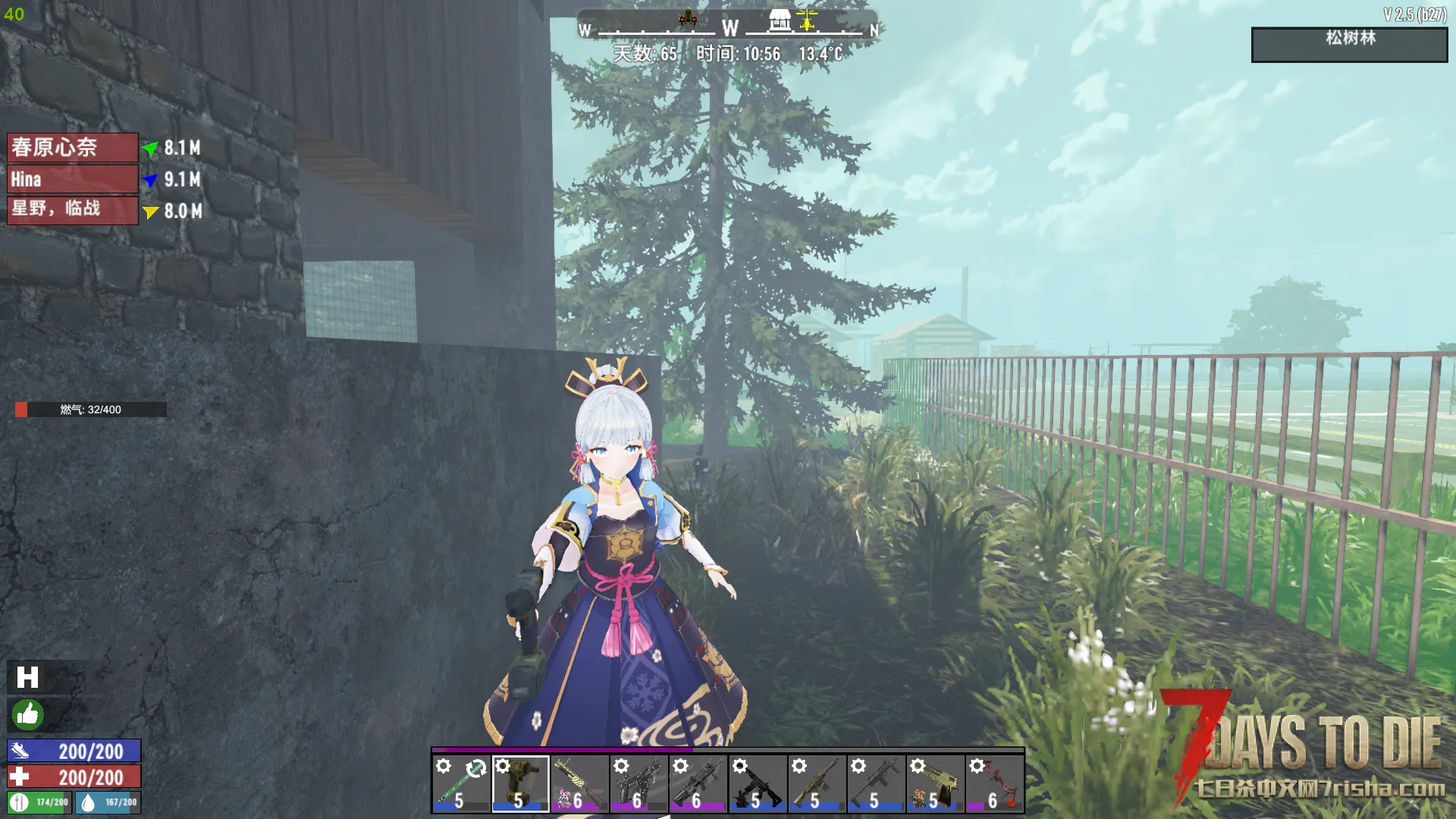The height and width of the screenshot is (819, 1456).
Task: Click the H status buff icon
Action: click(x=28, y=677)
